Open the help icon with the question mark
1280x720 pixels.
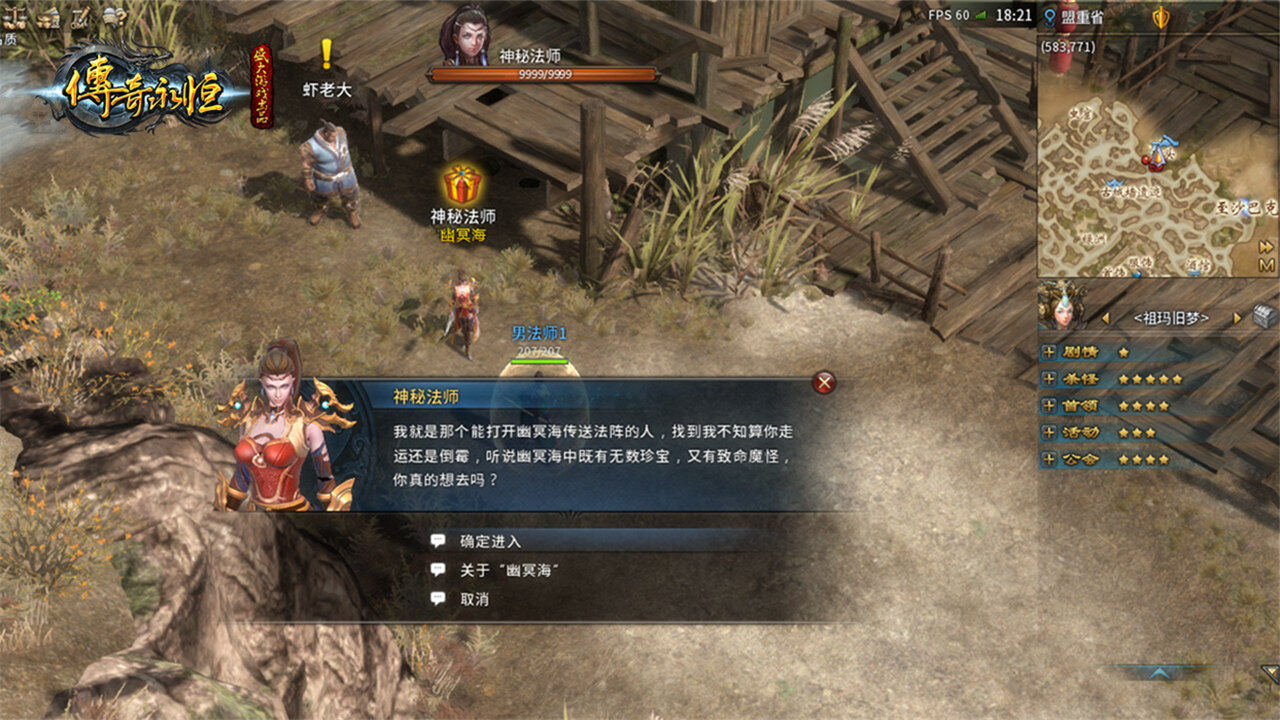(x=114, y=15)
